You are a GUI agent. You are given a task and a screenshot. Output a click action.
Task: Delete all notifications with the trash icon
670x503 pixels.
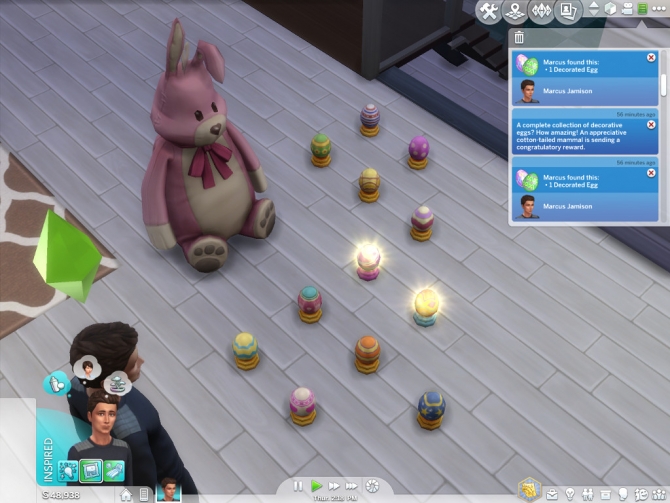pos(519,38)
